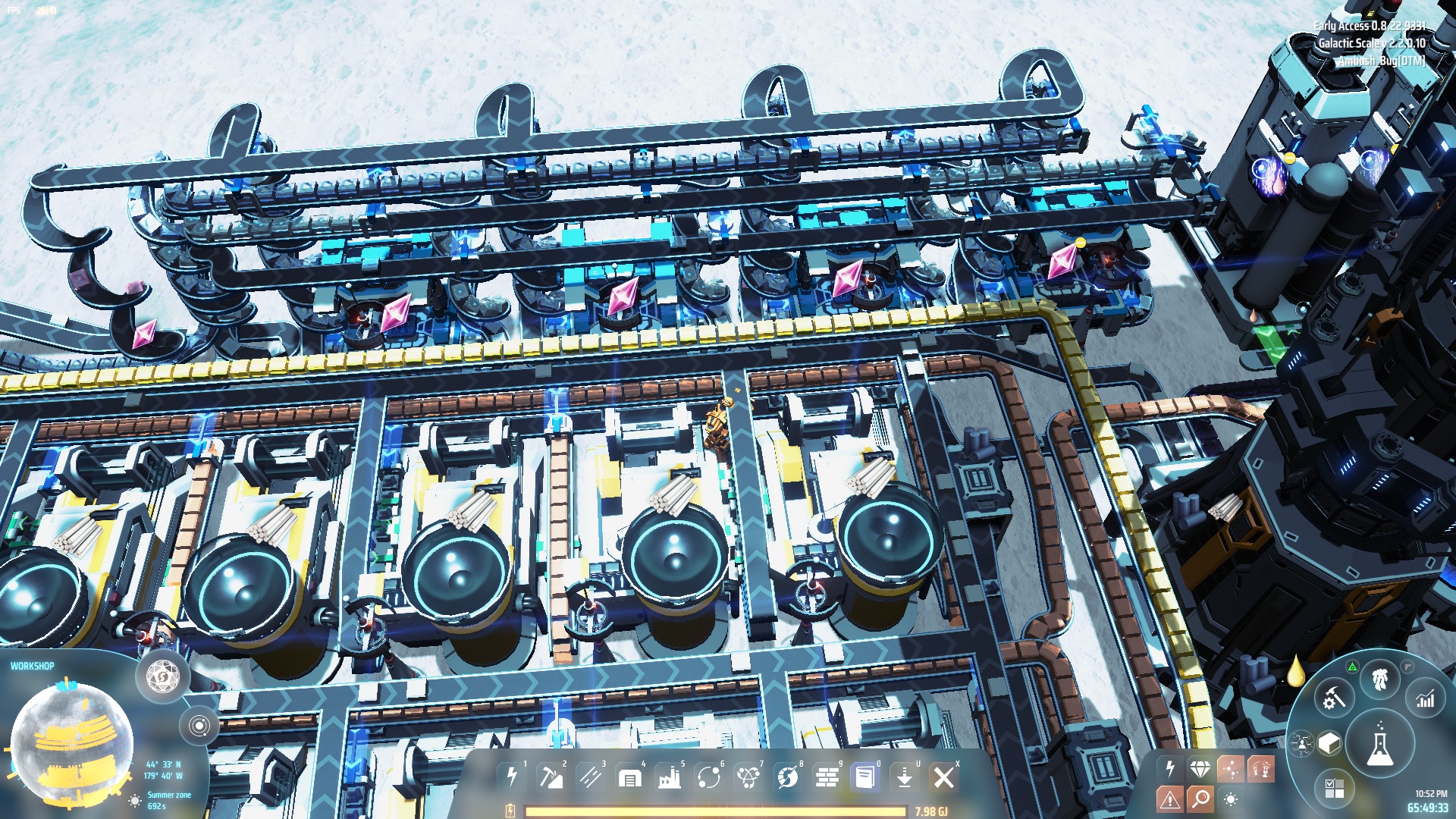1456x819 pixels.
Task: Open the storage build category
Action: tap(630, 777)
